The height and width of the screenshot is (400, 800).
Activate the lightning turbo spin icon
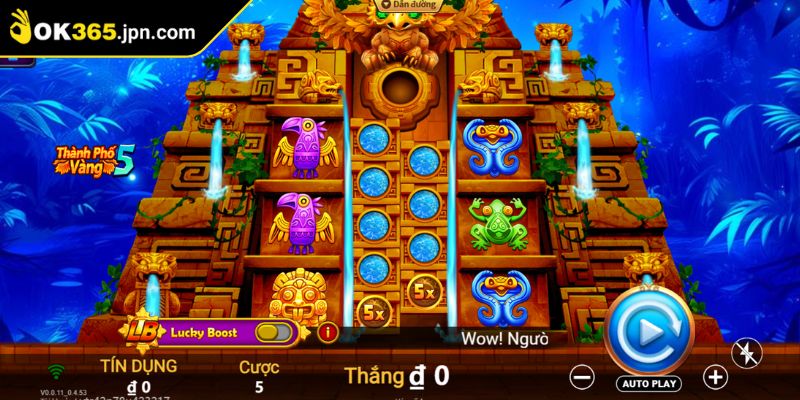point(748,351)
